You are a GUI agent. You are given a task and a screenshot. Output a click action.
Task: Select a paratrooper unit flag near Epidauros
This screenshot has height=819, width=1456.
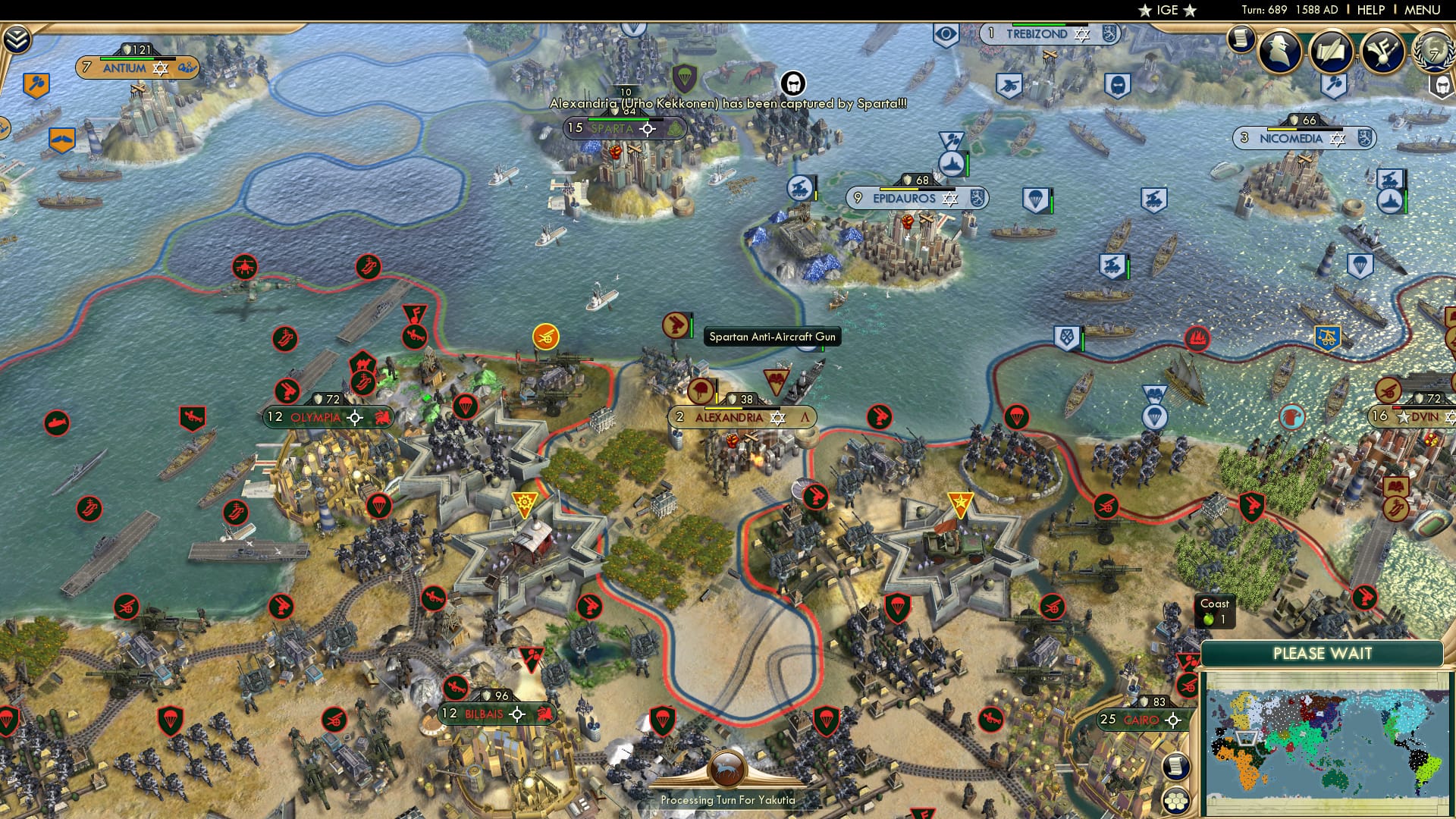(x=1036, y=199)
